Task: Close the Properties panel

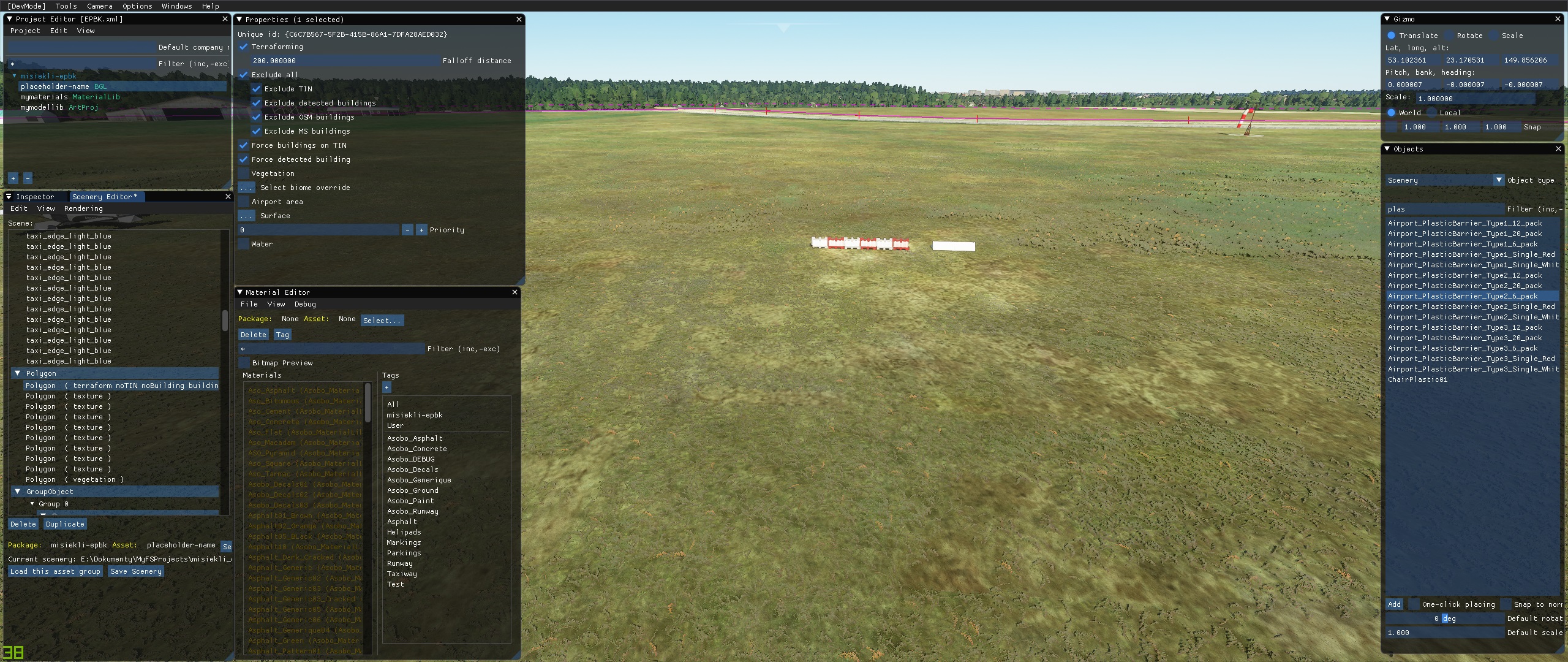Action: [519, 20]
